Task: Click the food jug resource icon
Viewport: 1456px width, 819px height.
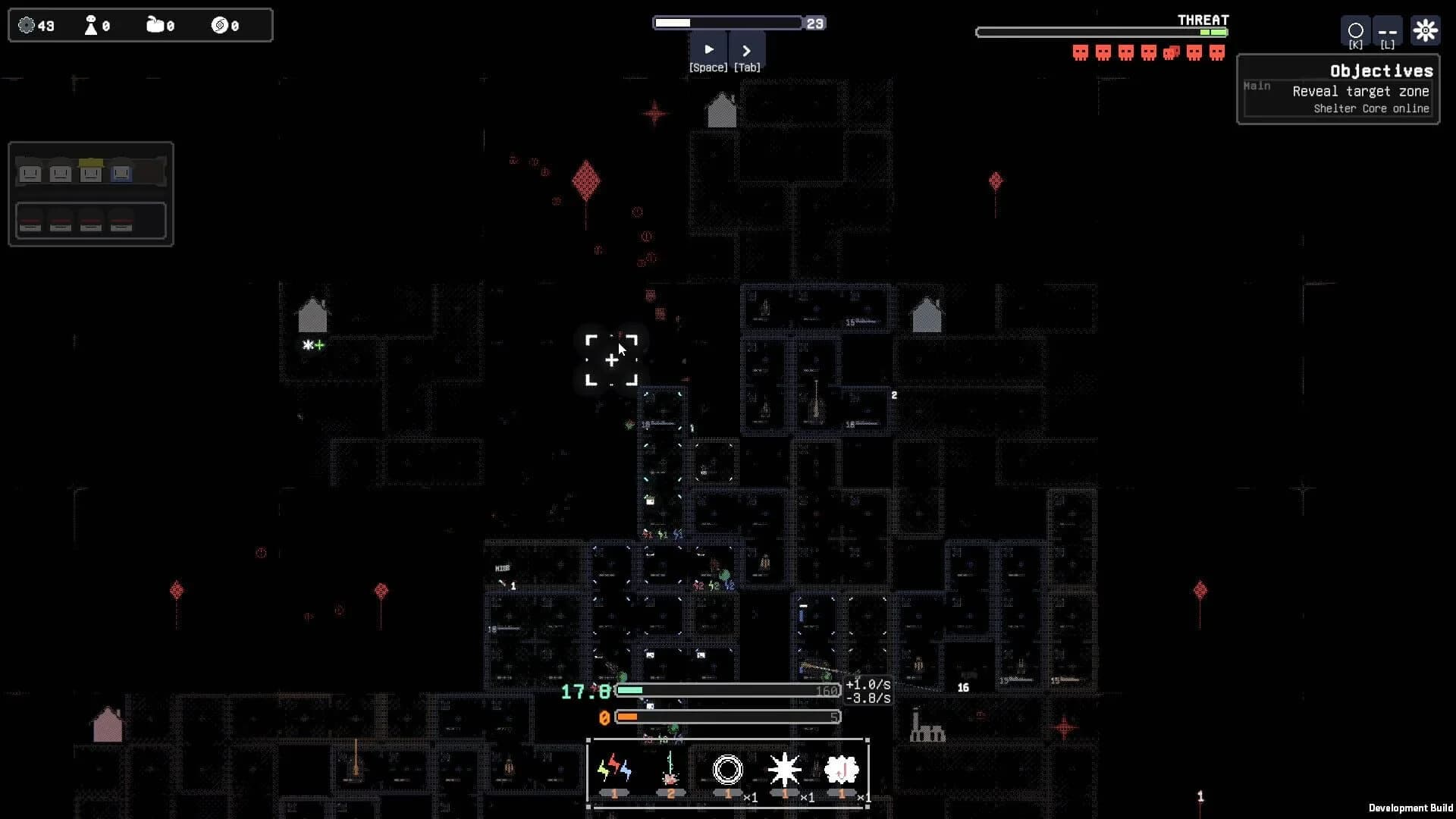Action: point(155,24)
